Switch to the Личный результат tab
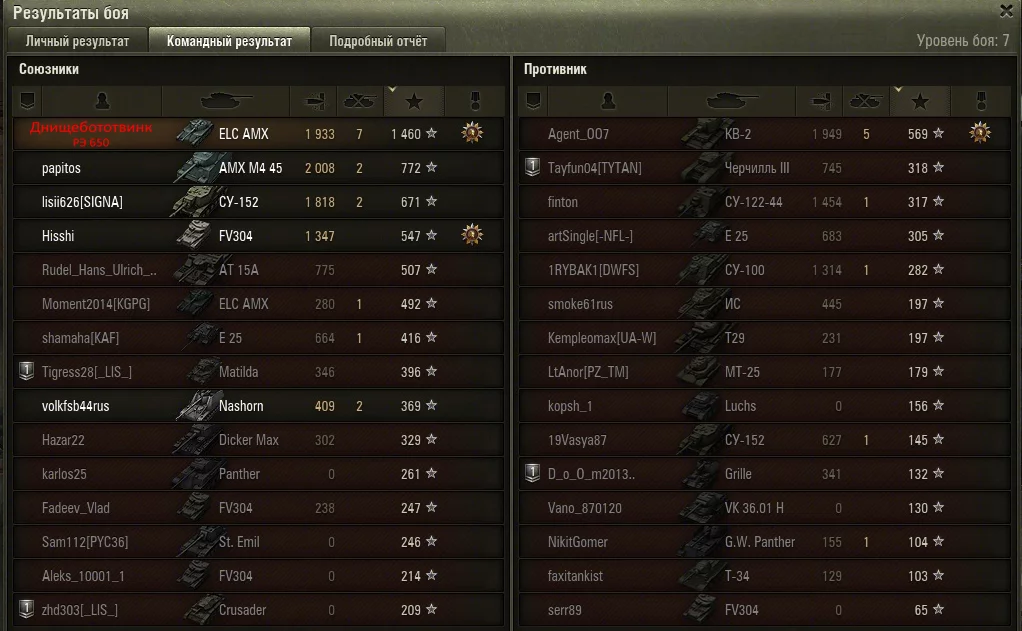1022x631 pixels. [77, 41]
